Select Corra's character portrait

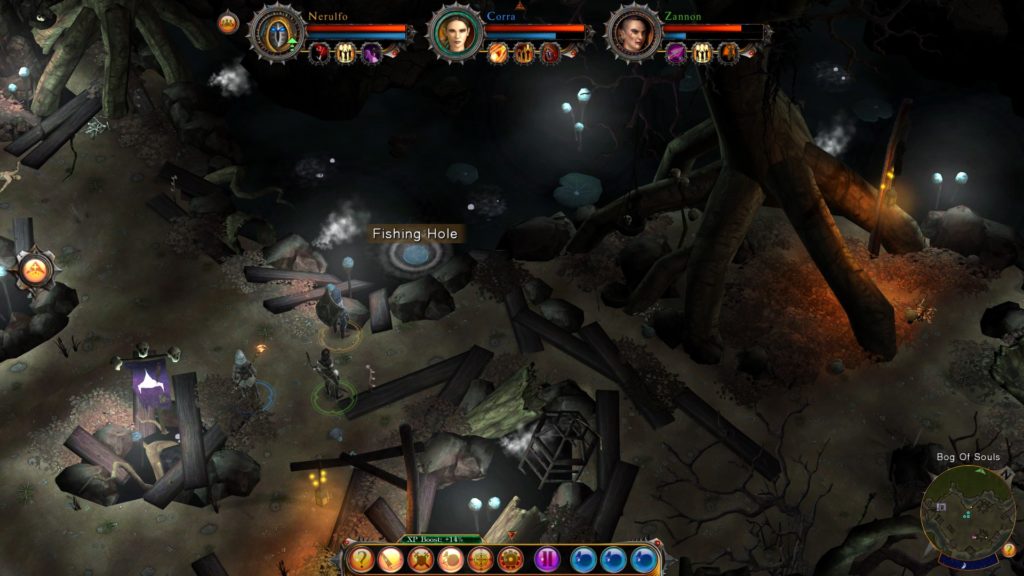click(x=455, y=32)
